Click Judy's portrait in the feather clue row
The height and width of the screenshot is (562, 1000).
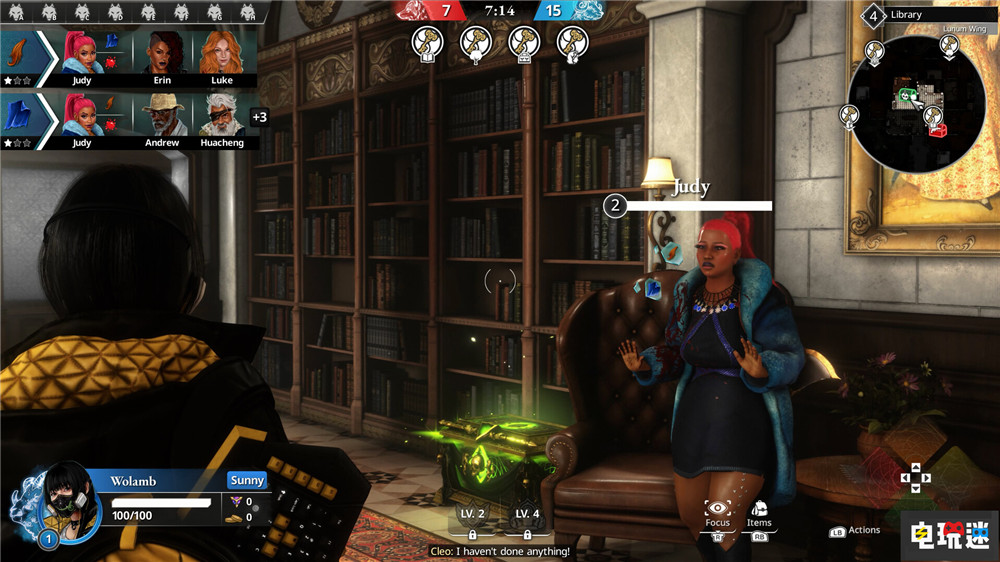[x=82, y=53]
